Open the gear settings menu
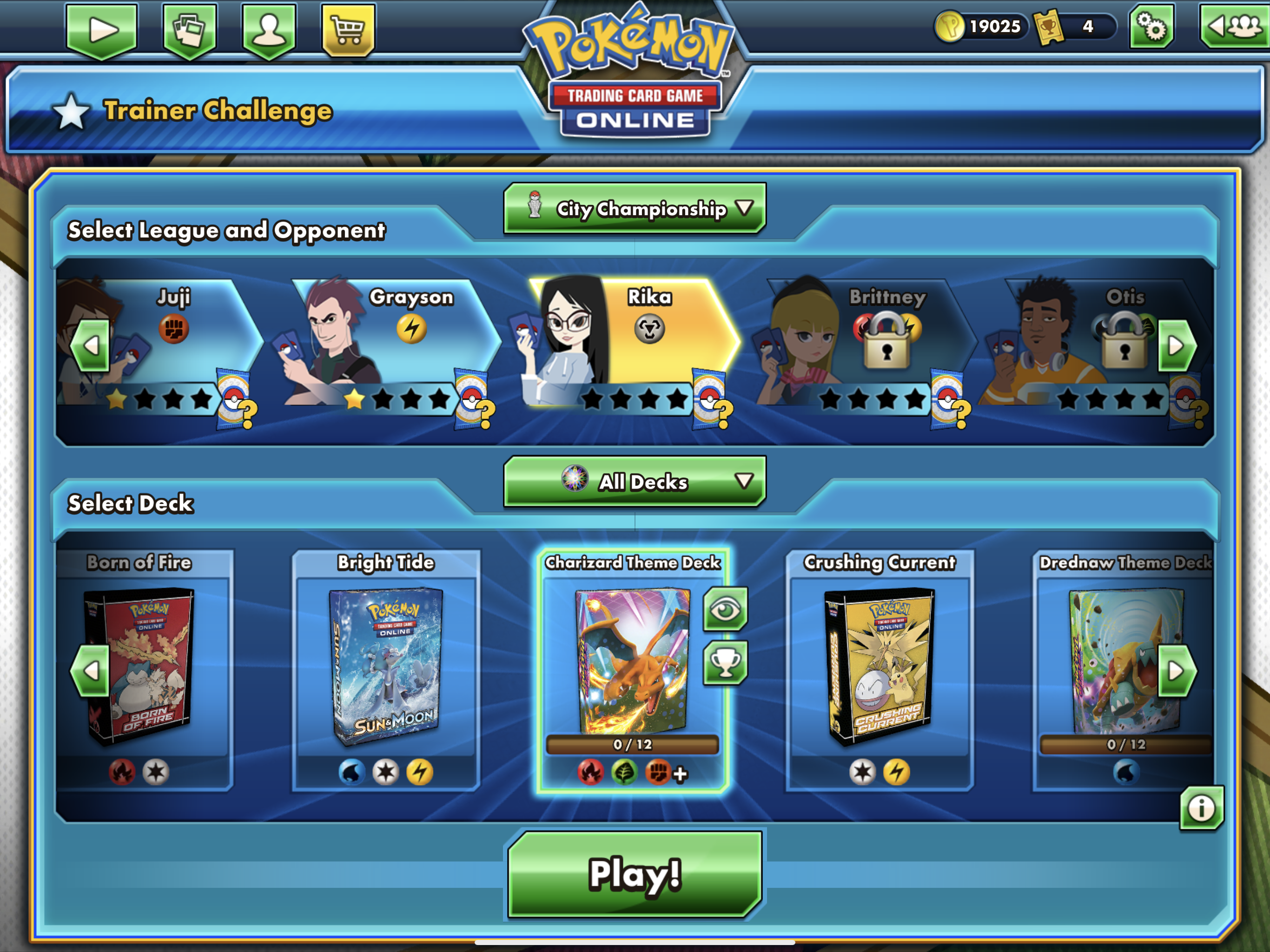Screen dimensions: 1270x952 click(1151, 27)
